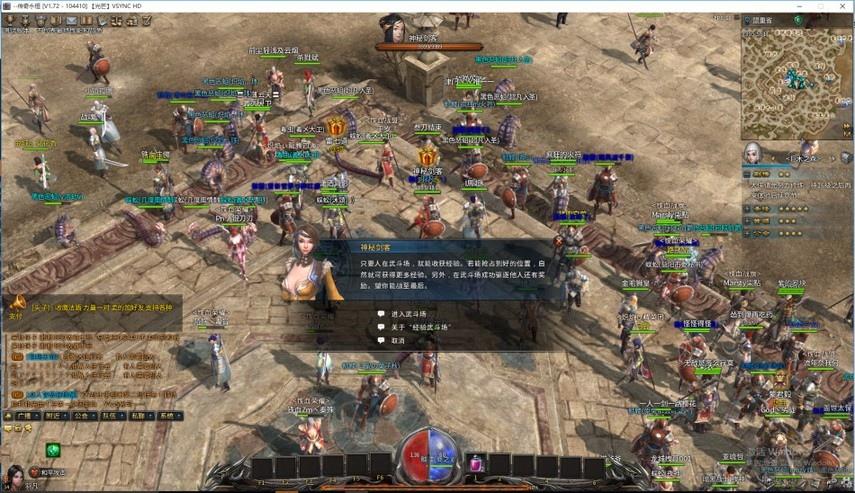This screenshot has height=493, width=855.
Task: Switch to the 广播 chat tab
Action: click(27, 415)
